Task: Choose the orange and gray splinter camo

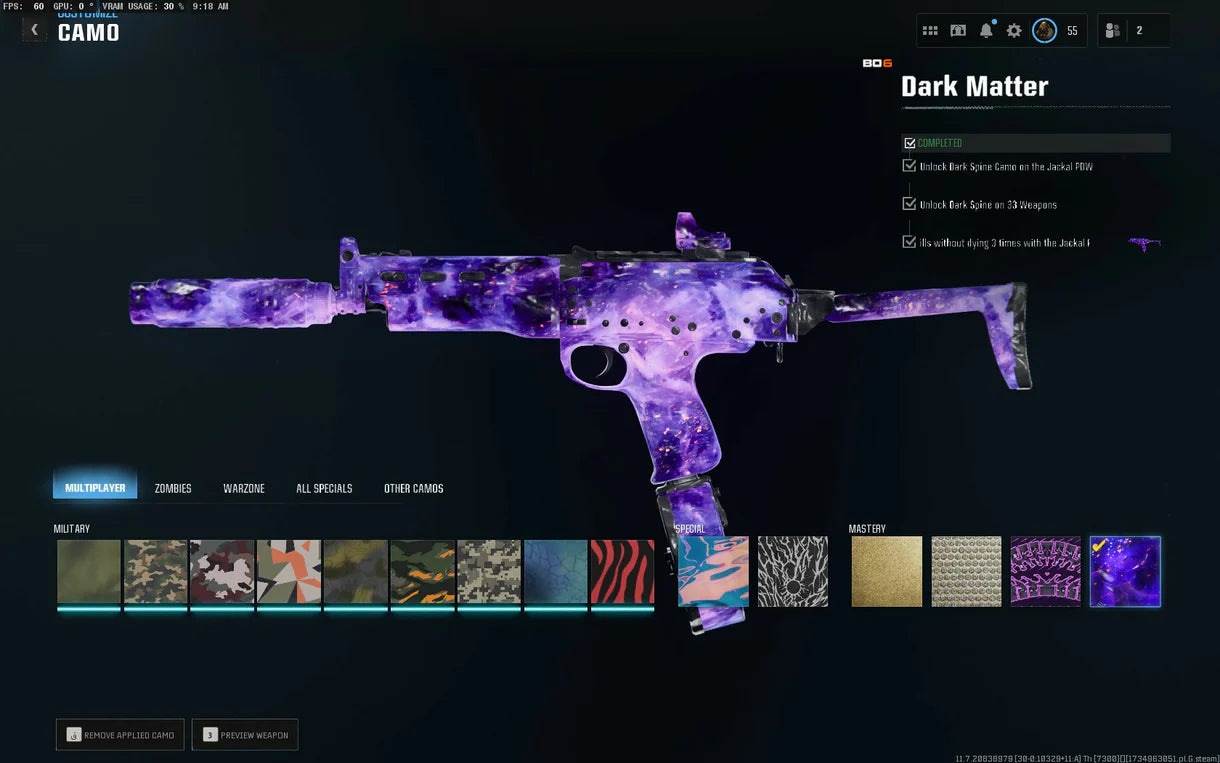Action: 289,572
